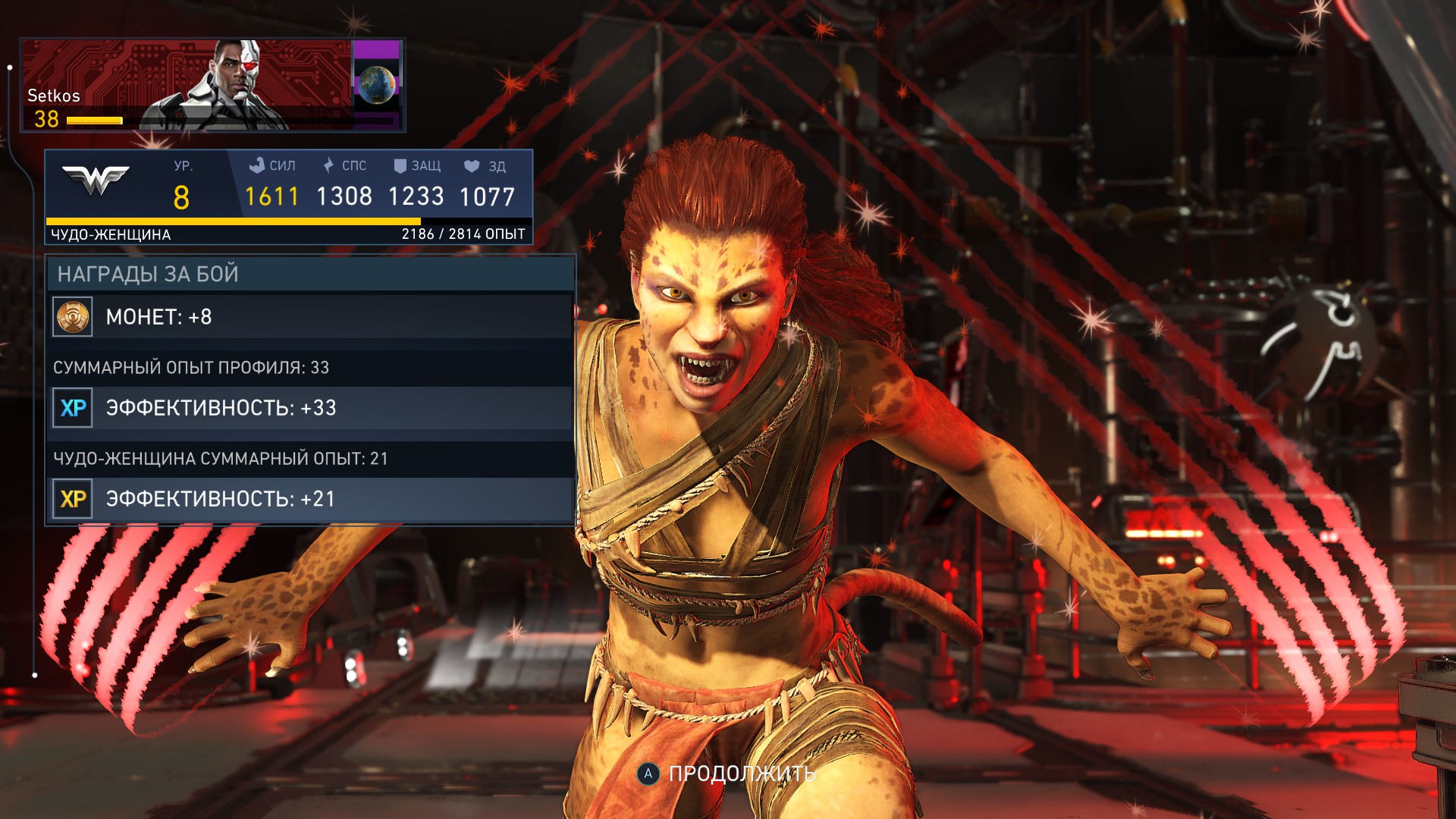1456x819 pixels.
Task: Select the profile ЭФФЕКТИВНОСТЬ +33 XP row
Action: pyautogui.click(x=311, y=408)
